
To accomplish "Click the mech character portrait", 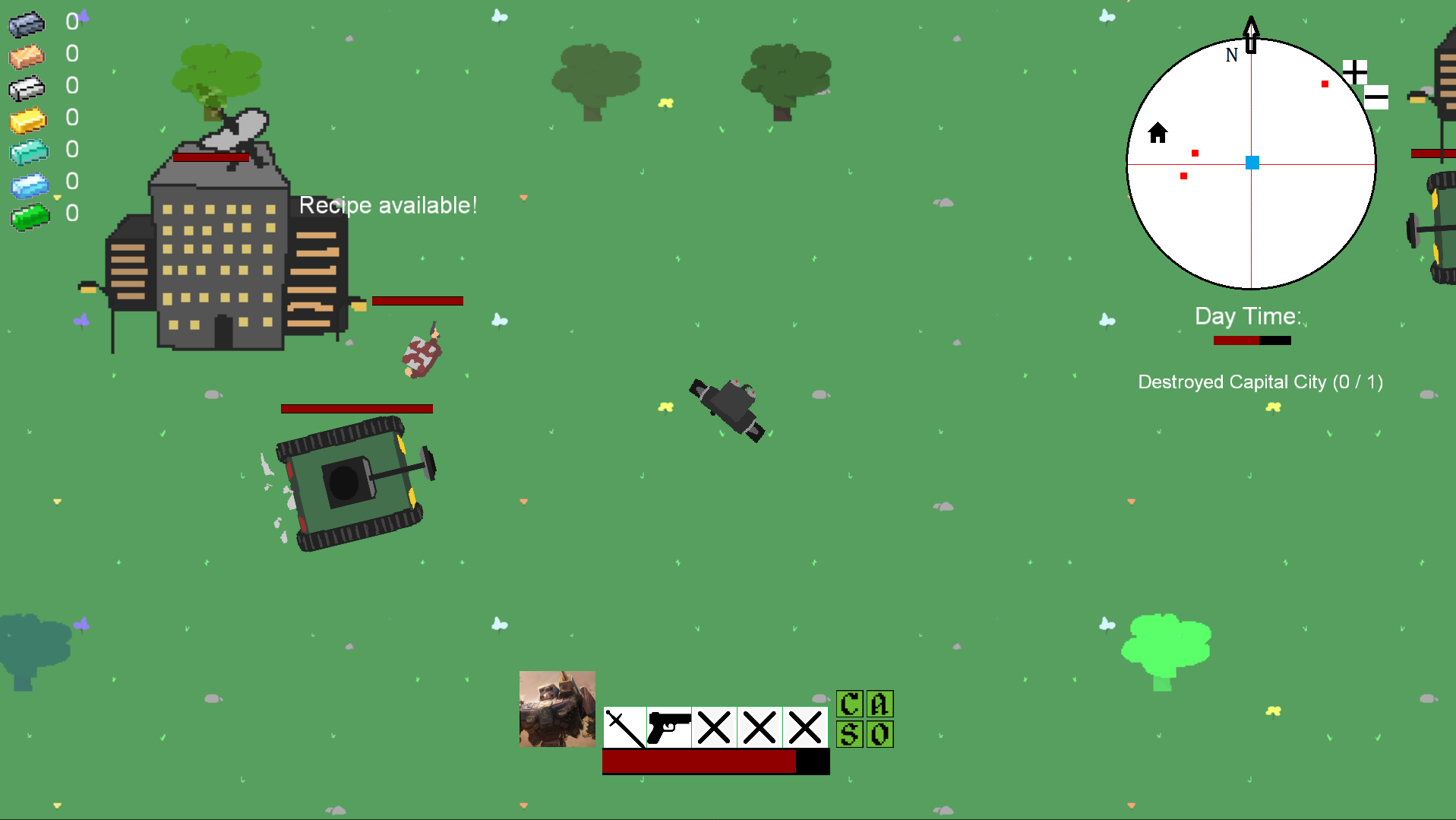I will coord(557,708).
